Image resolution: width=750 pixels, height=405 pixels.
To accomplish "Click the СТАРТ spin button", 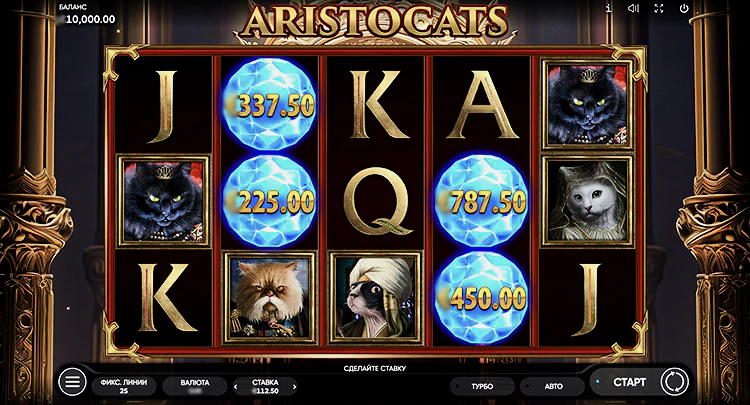I will [x=629, y=382].
